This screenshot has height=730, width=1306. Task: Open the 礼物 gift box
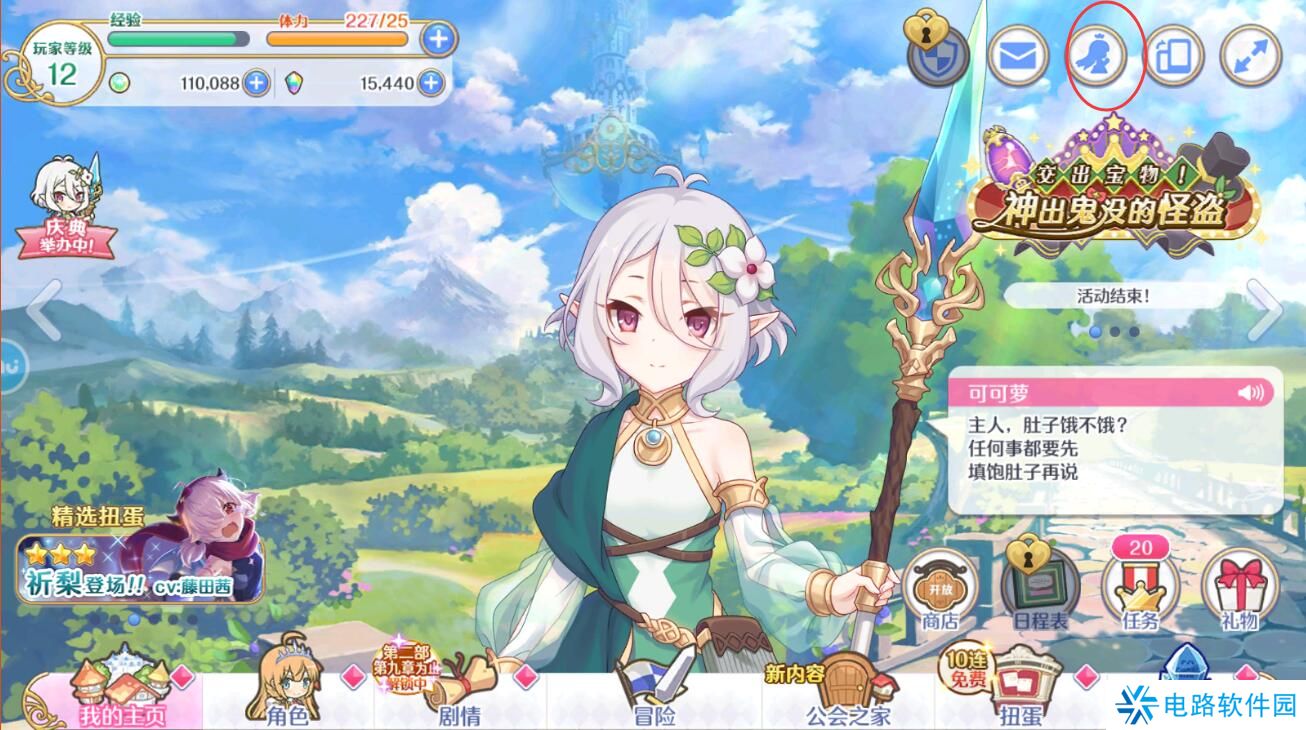[1239, 590]
